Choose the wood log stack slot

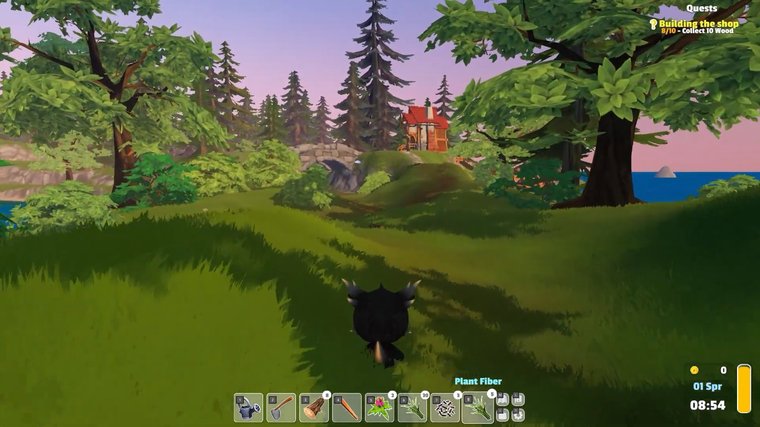[314, 407]
